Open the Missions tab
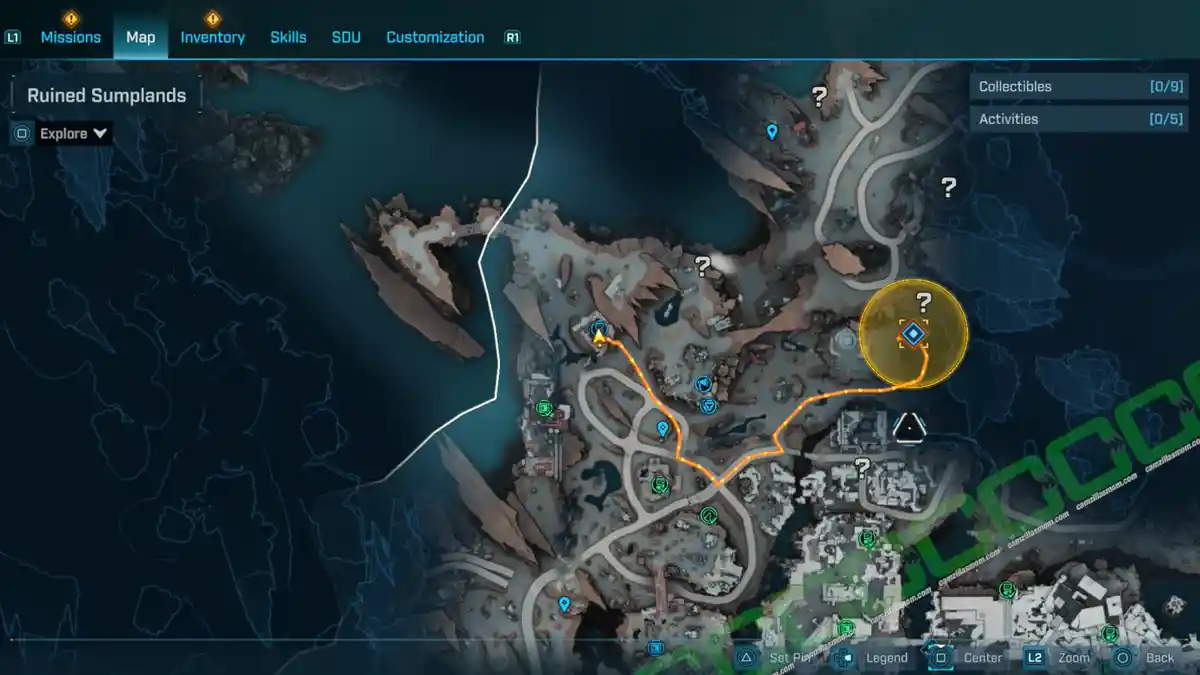The height and width of the screenshot is (675, 1200). click(70, 37)
